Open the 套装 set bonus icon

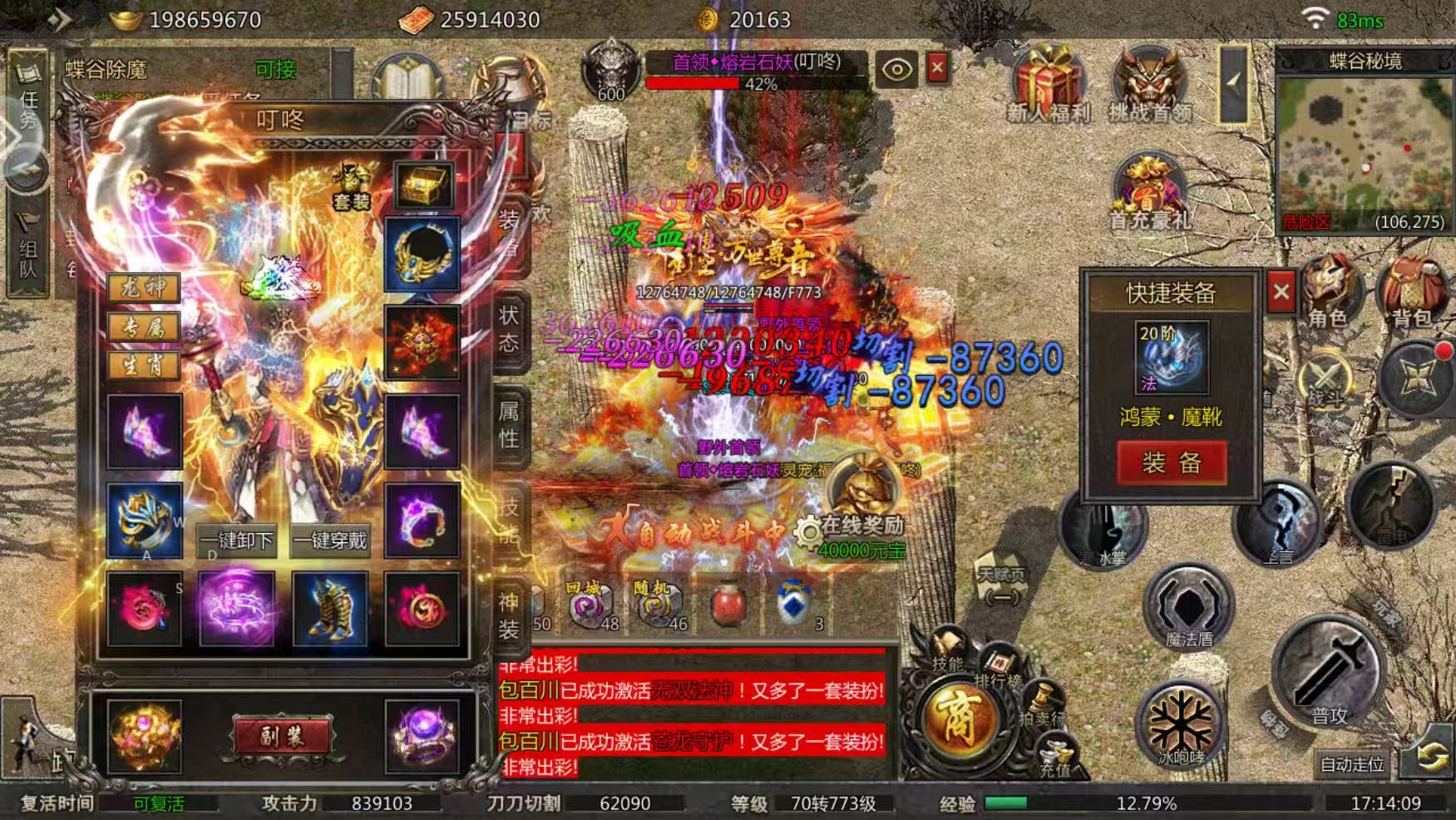(x=352, y=185)
